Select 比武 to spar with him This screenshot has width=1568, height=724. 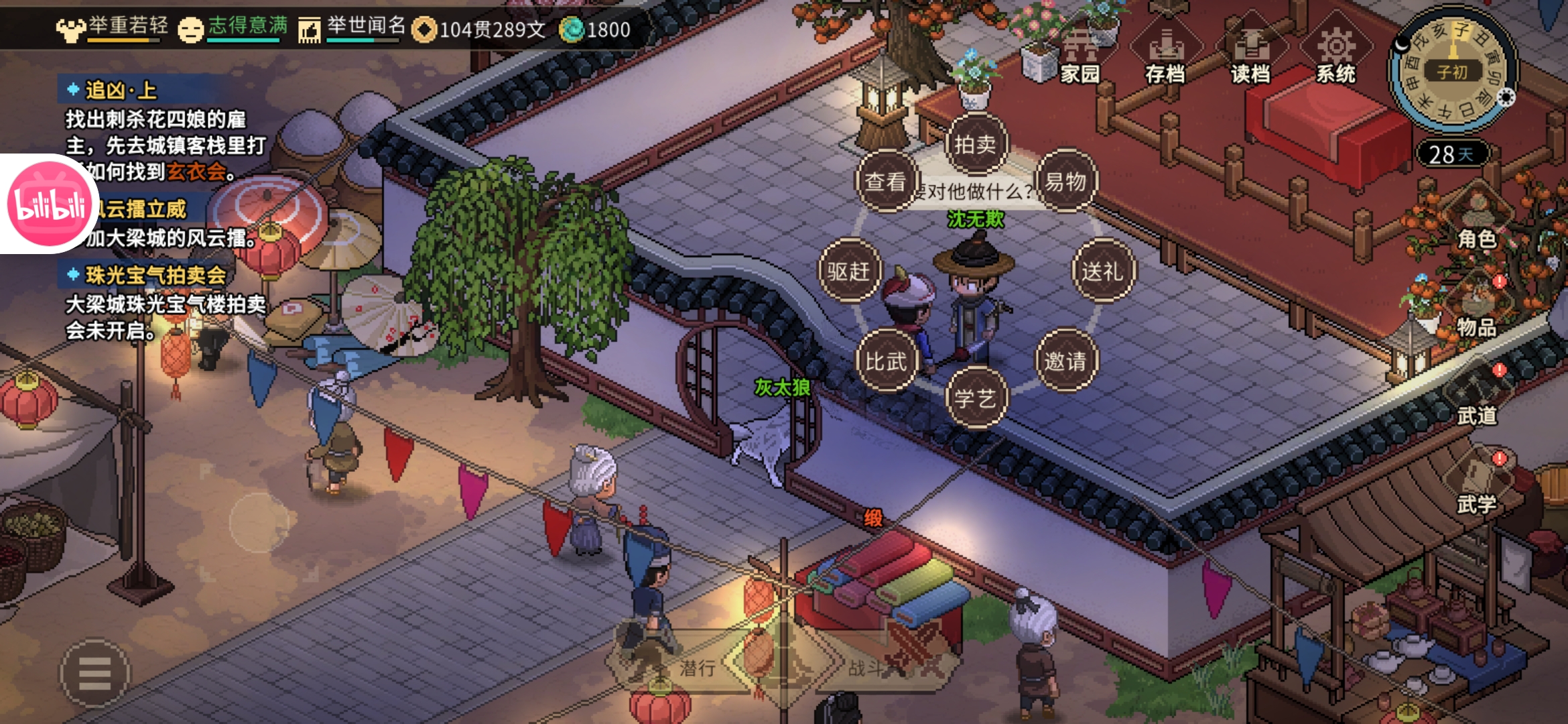click(x=886, y=362)
